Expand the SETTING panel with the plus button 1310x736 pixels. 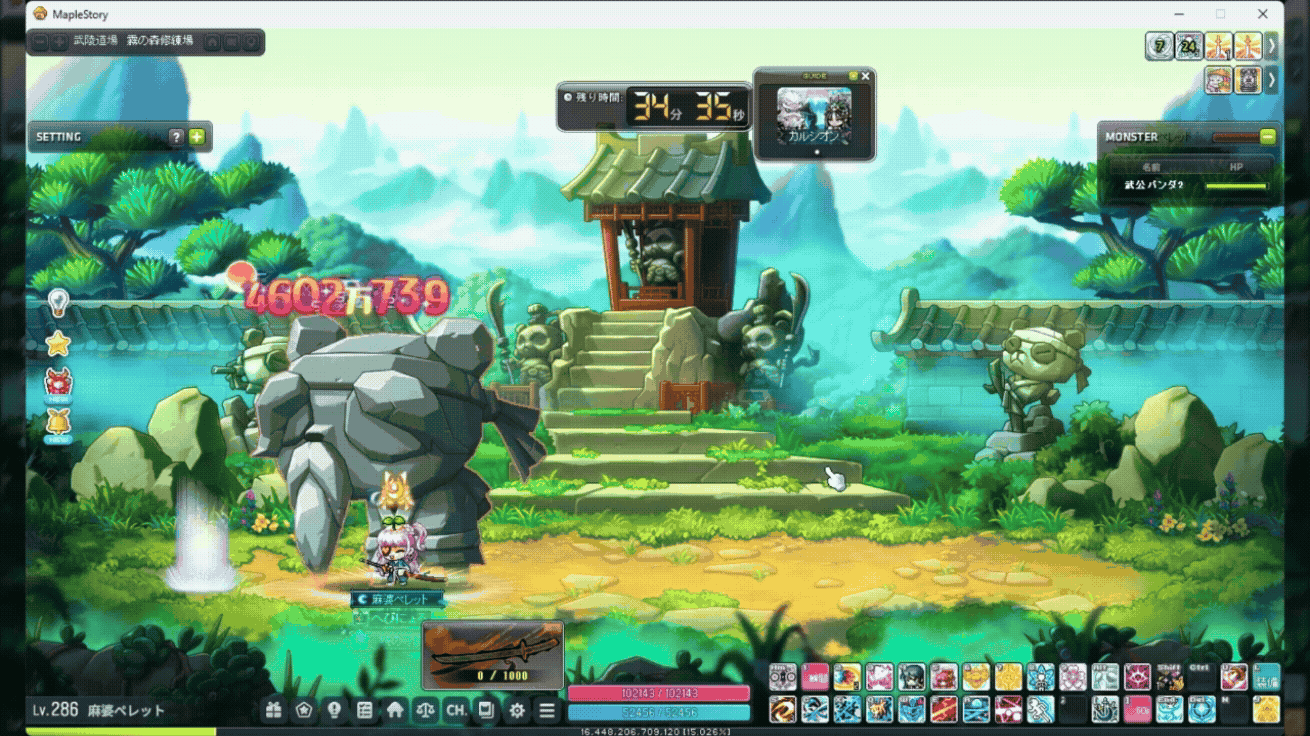(x=197, y=137)
